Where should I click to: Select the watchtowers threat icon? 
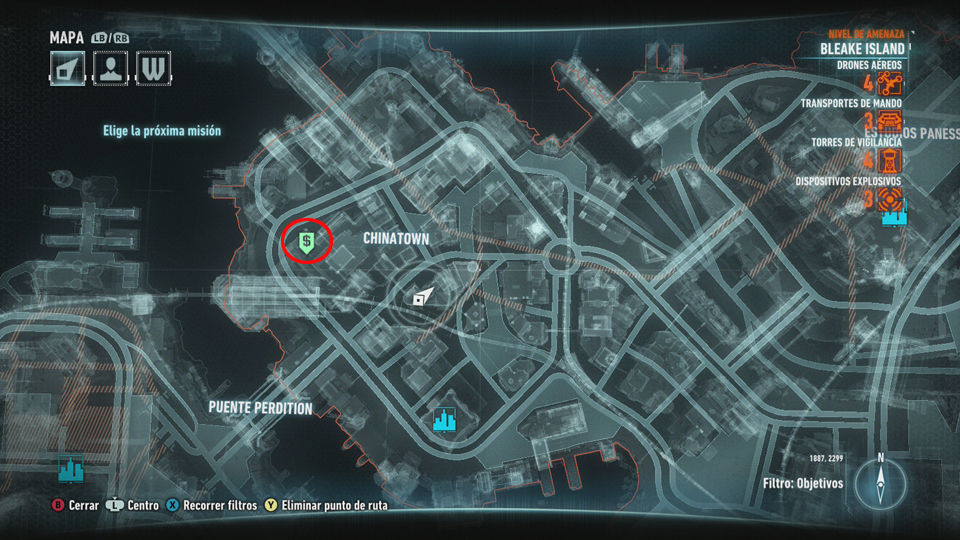(x=889, y=160)
